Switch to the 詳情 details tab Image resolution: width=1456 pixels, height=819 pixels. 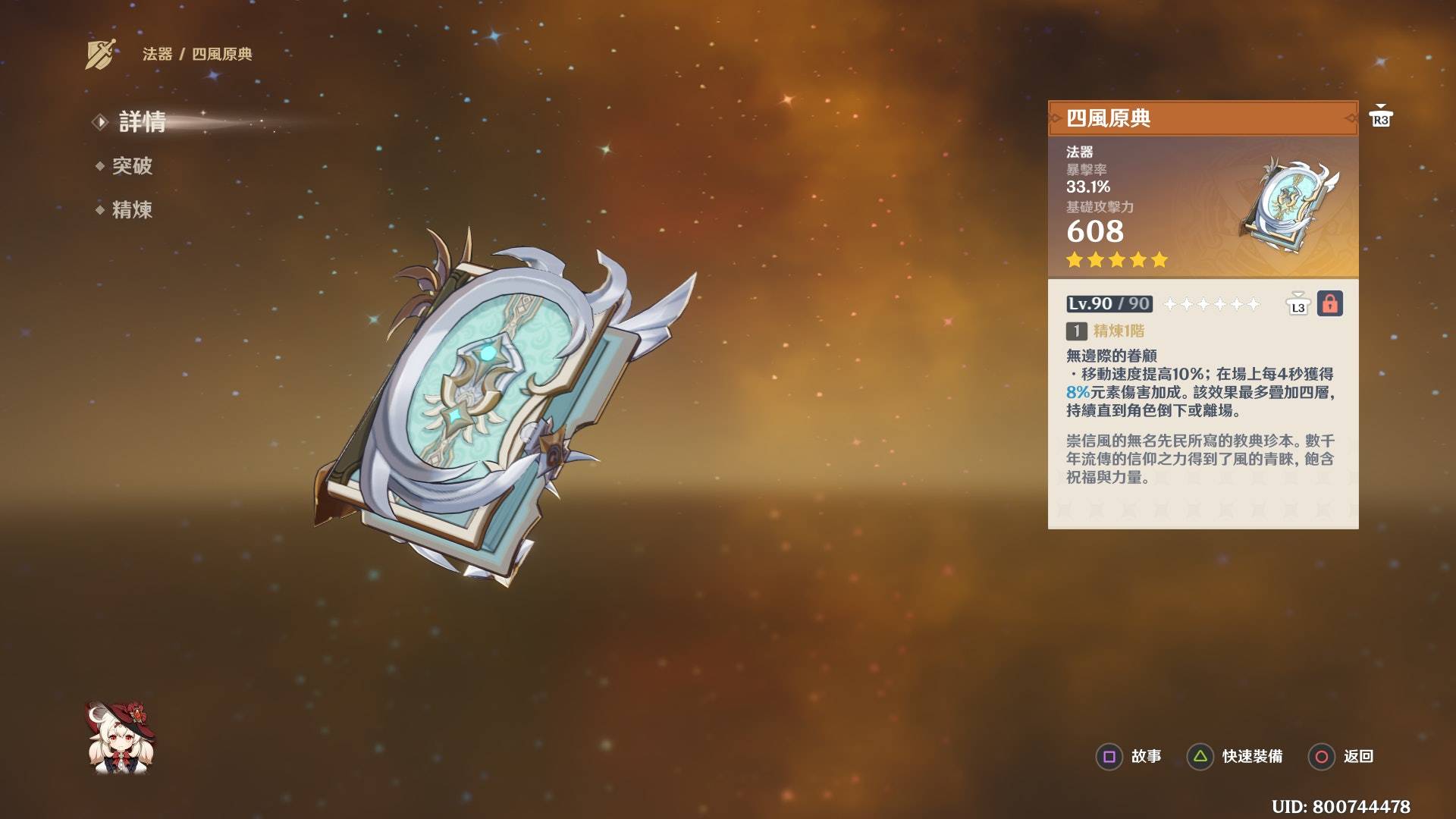coord(142,122)
